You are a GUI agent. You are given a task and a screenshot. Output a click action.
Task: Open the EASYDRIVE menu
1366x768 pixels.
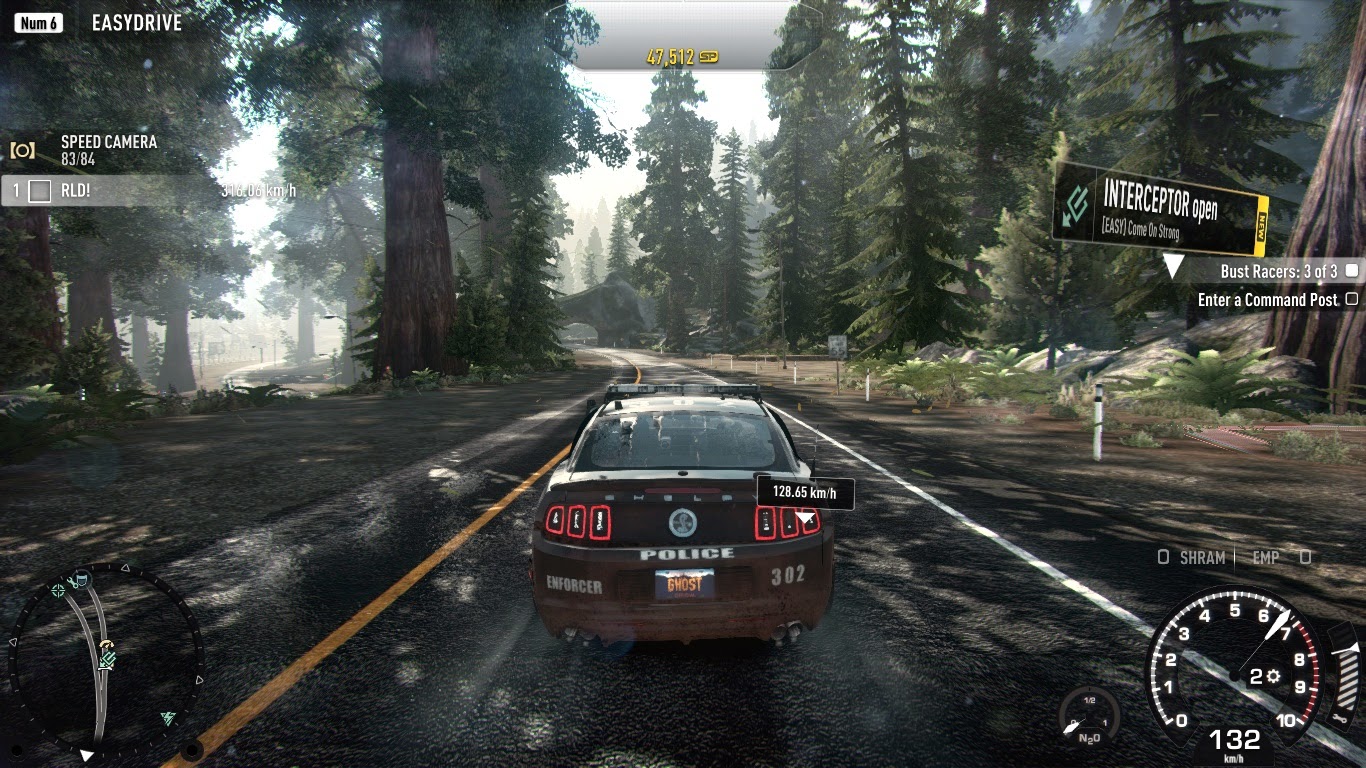(x=136, y=21)
